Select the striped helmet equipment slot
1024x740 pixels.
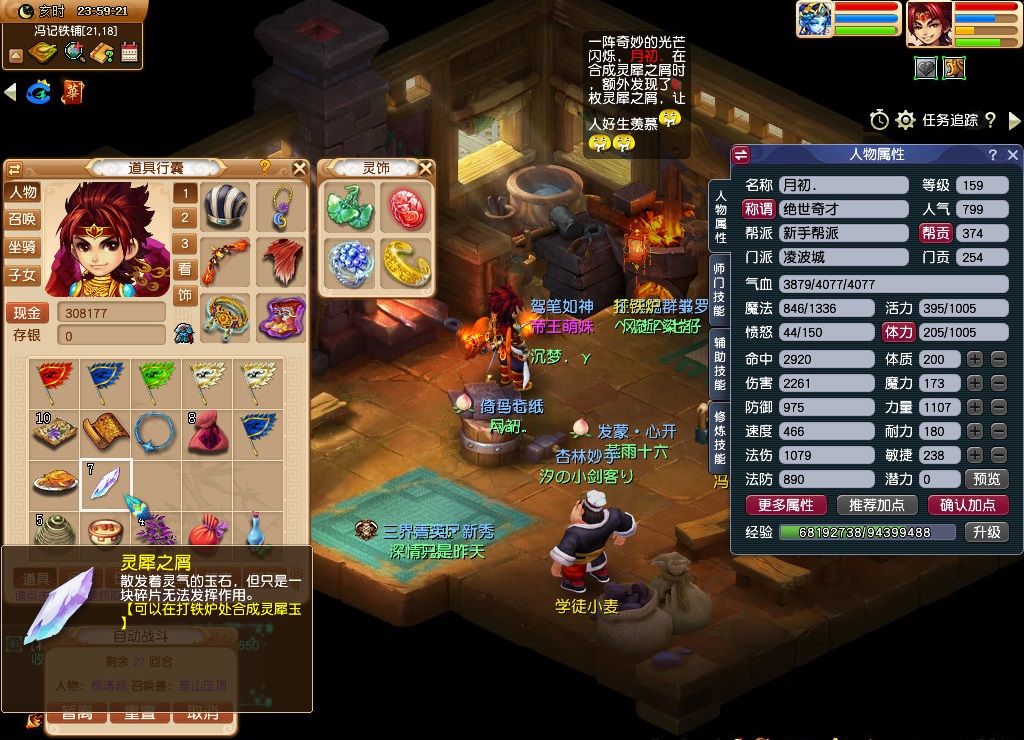[225, 207]
